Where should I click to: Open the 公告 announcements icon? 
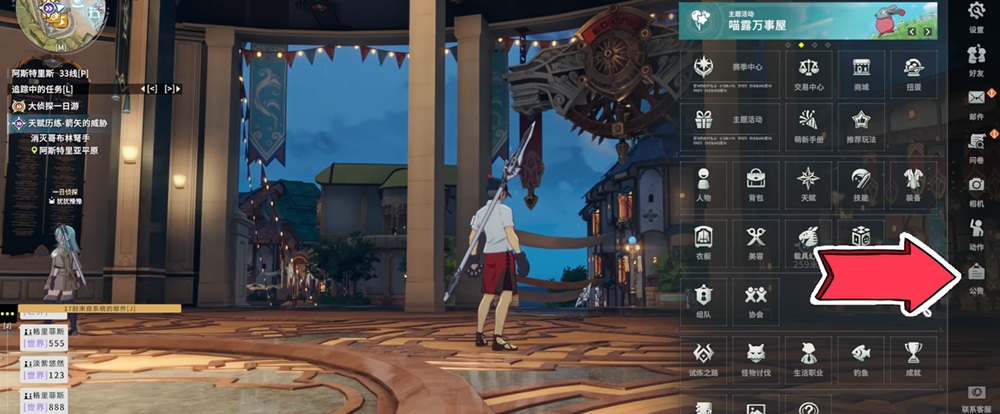977,277
